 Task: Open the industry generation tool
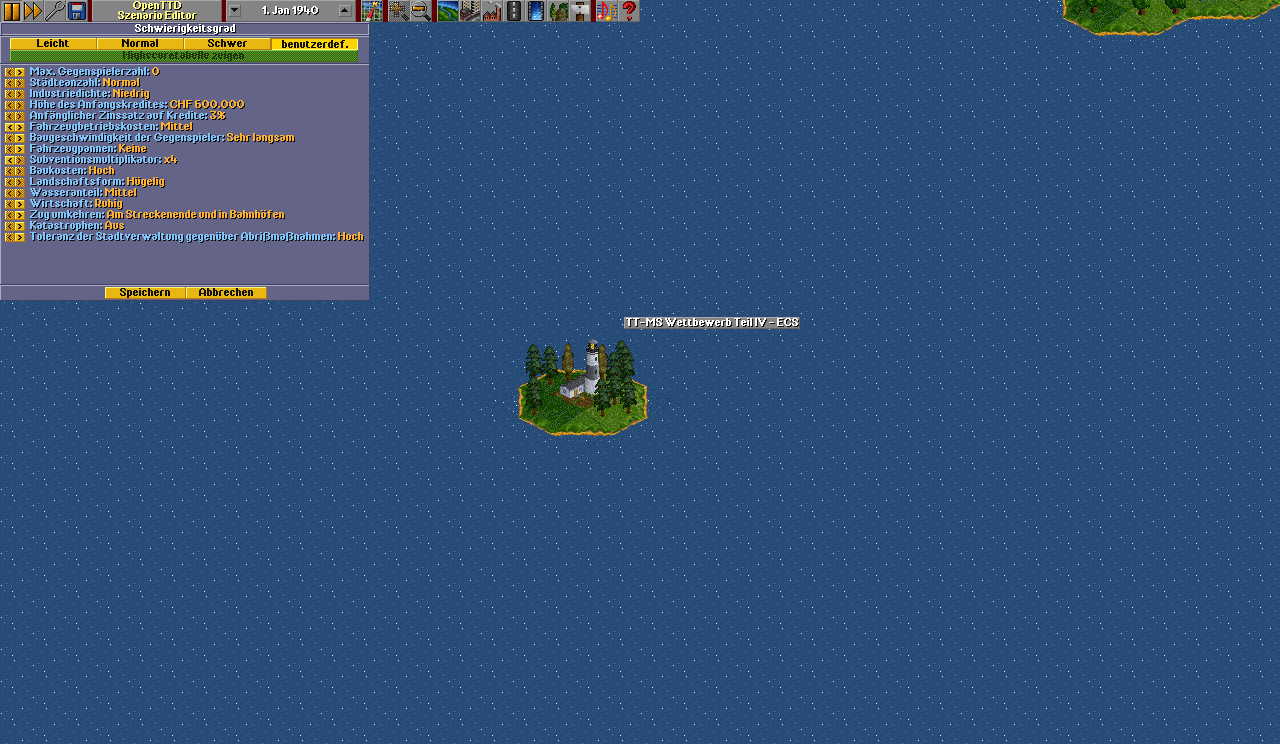pos(492,11)
